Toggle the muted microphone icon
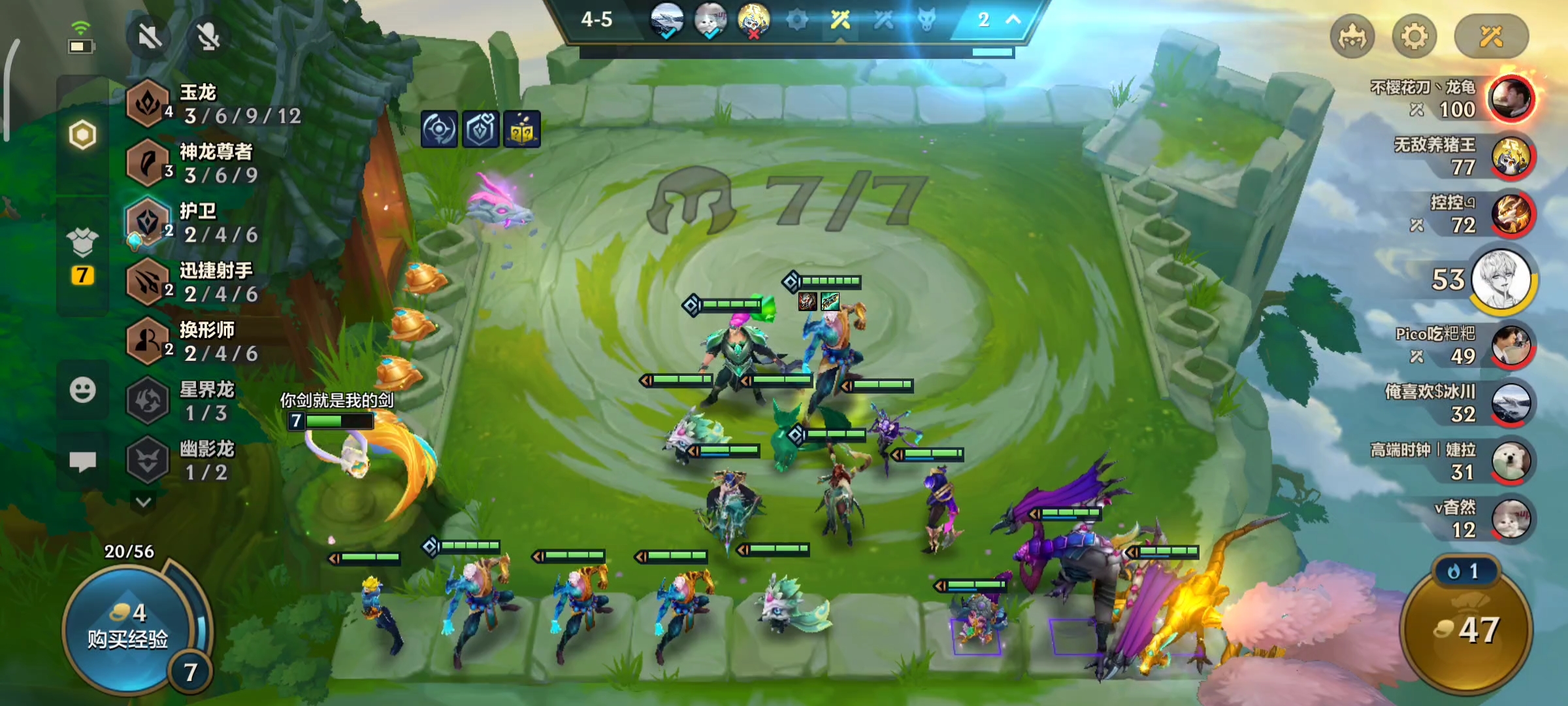Image resolution: width=1568 pixels, height=706 pixels. tap(208, 37)
